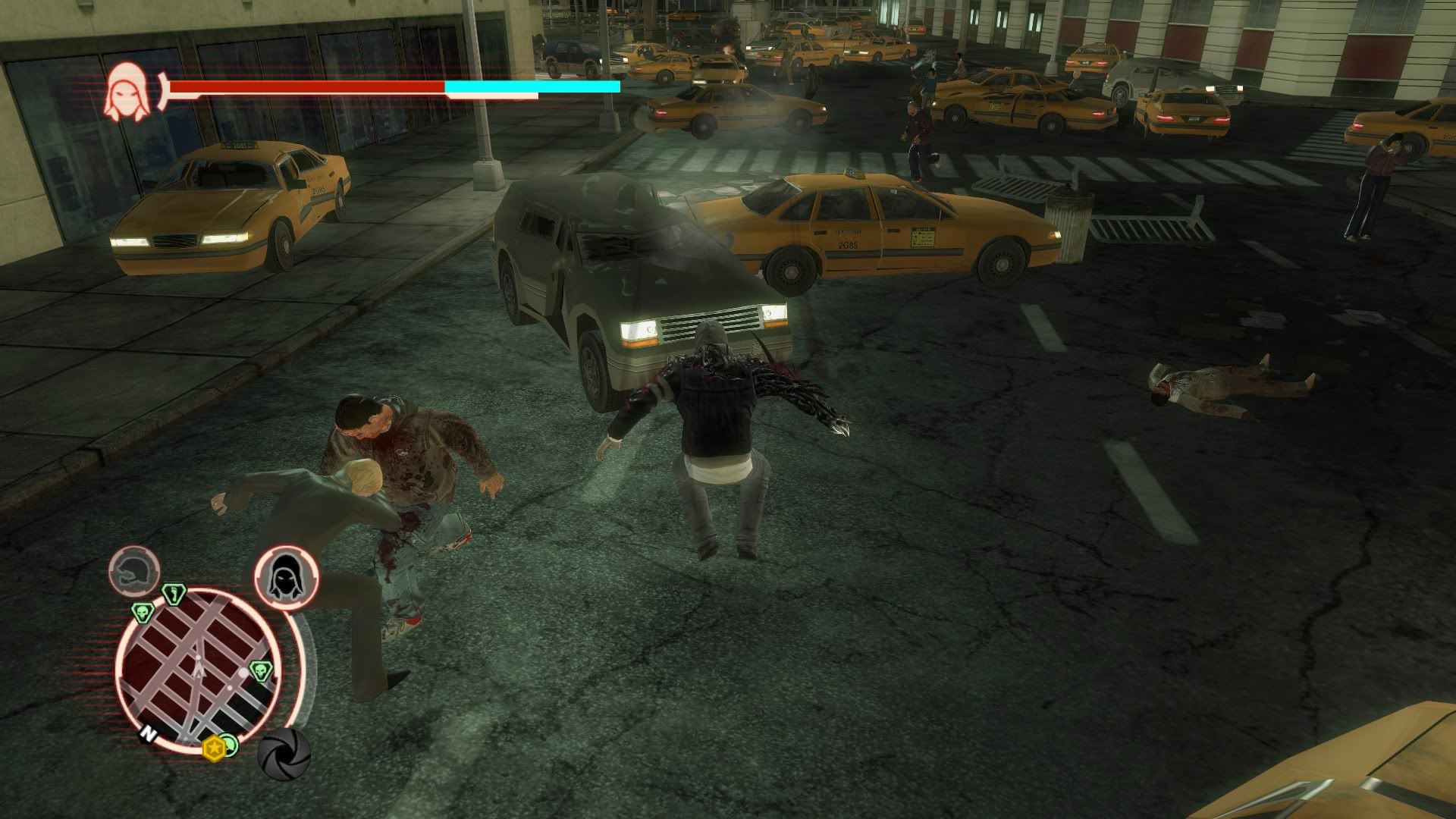
Task: Select the hooded figure disguise icon above the minimap
Action: click(x=286, y=578)
